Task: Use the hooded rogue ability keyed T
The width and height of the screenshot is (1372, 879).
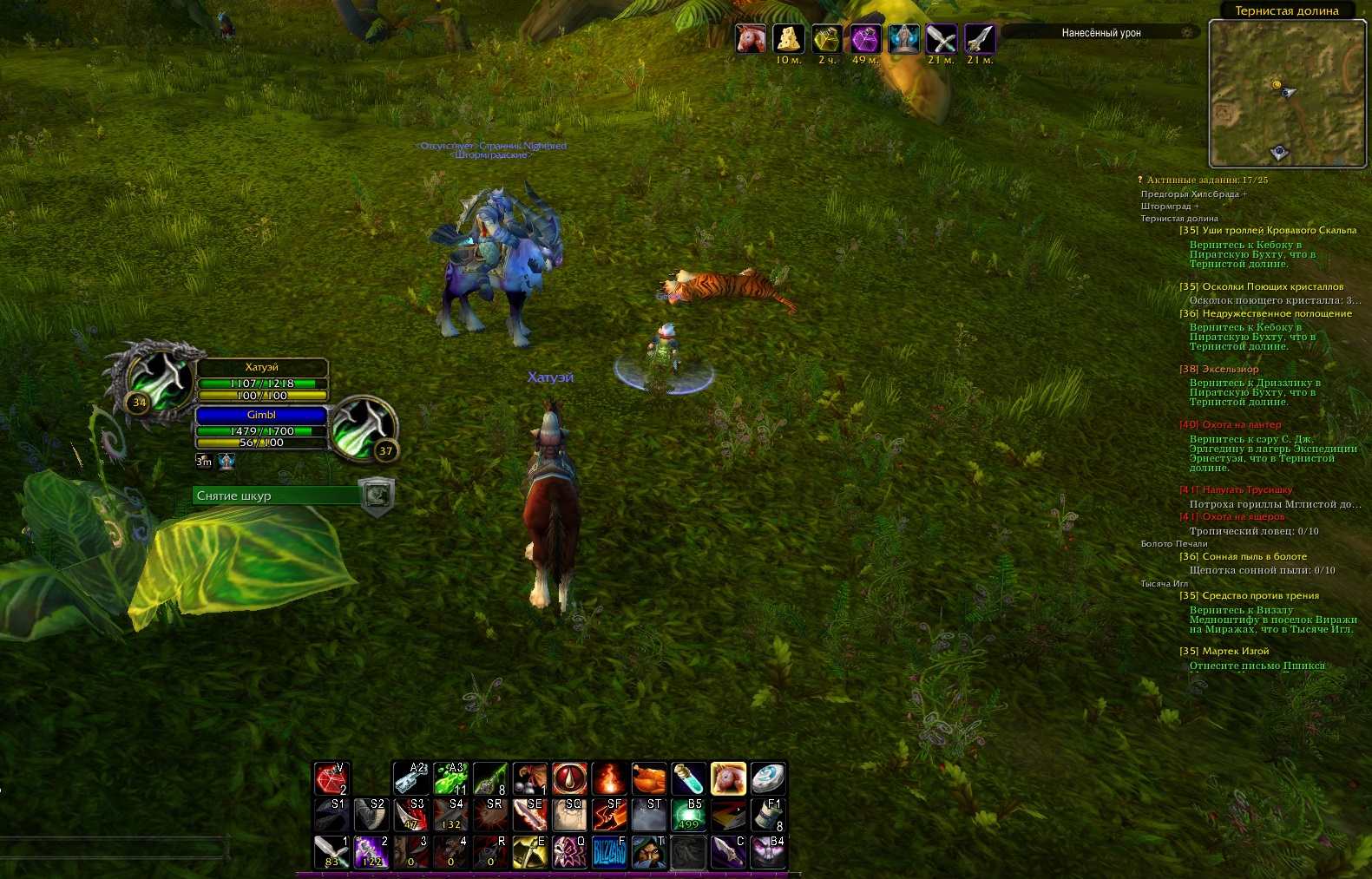Action: pos(648,853)
